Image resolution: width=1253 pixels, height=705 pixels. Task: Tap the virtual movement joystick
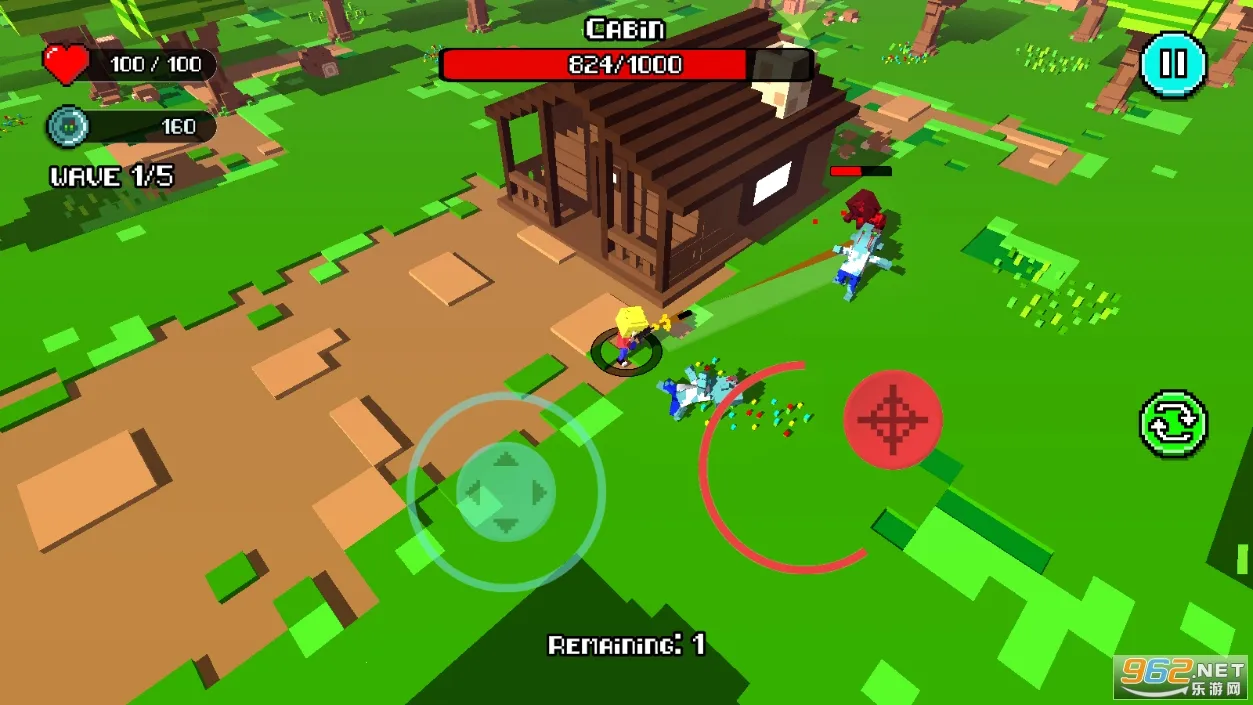(506, 491)
